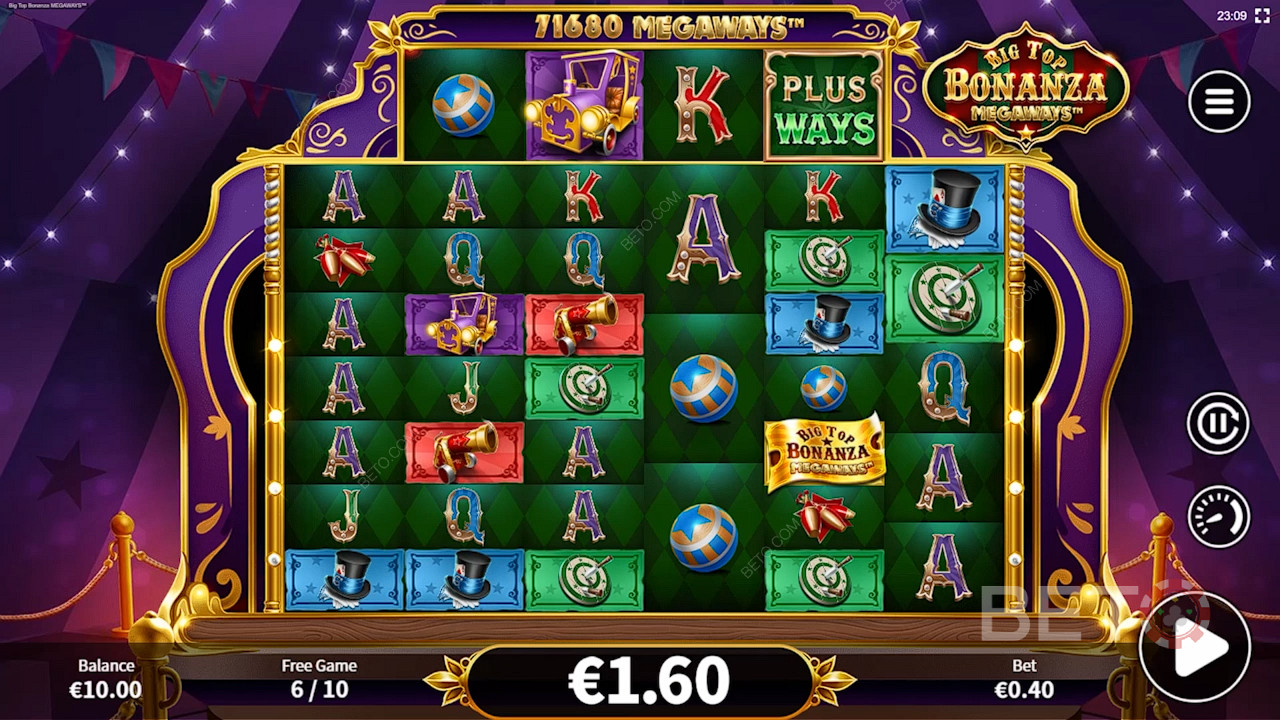The width and height of the screenshot is (1280, 720).
Task: Activate the speedometer turbo spin button
Action: pyautogui.click(x=1218, y=516)
